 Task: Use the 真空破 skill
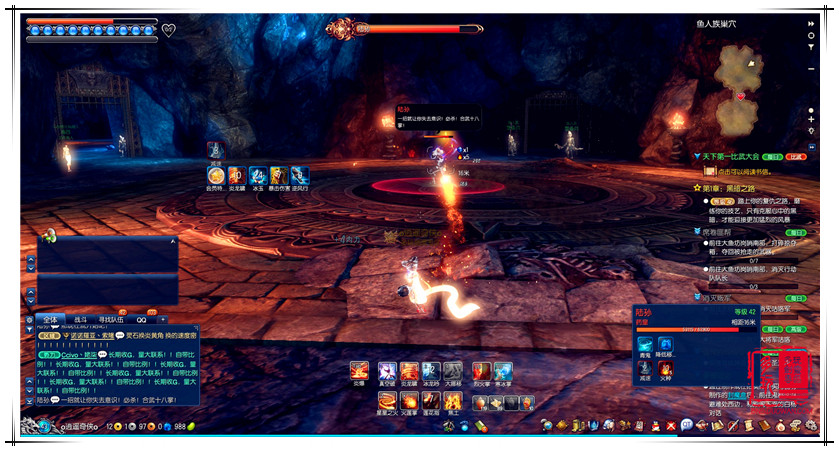pyautogui.click(x=387, y=372)
